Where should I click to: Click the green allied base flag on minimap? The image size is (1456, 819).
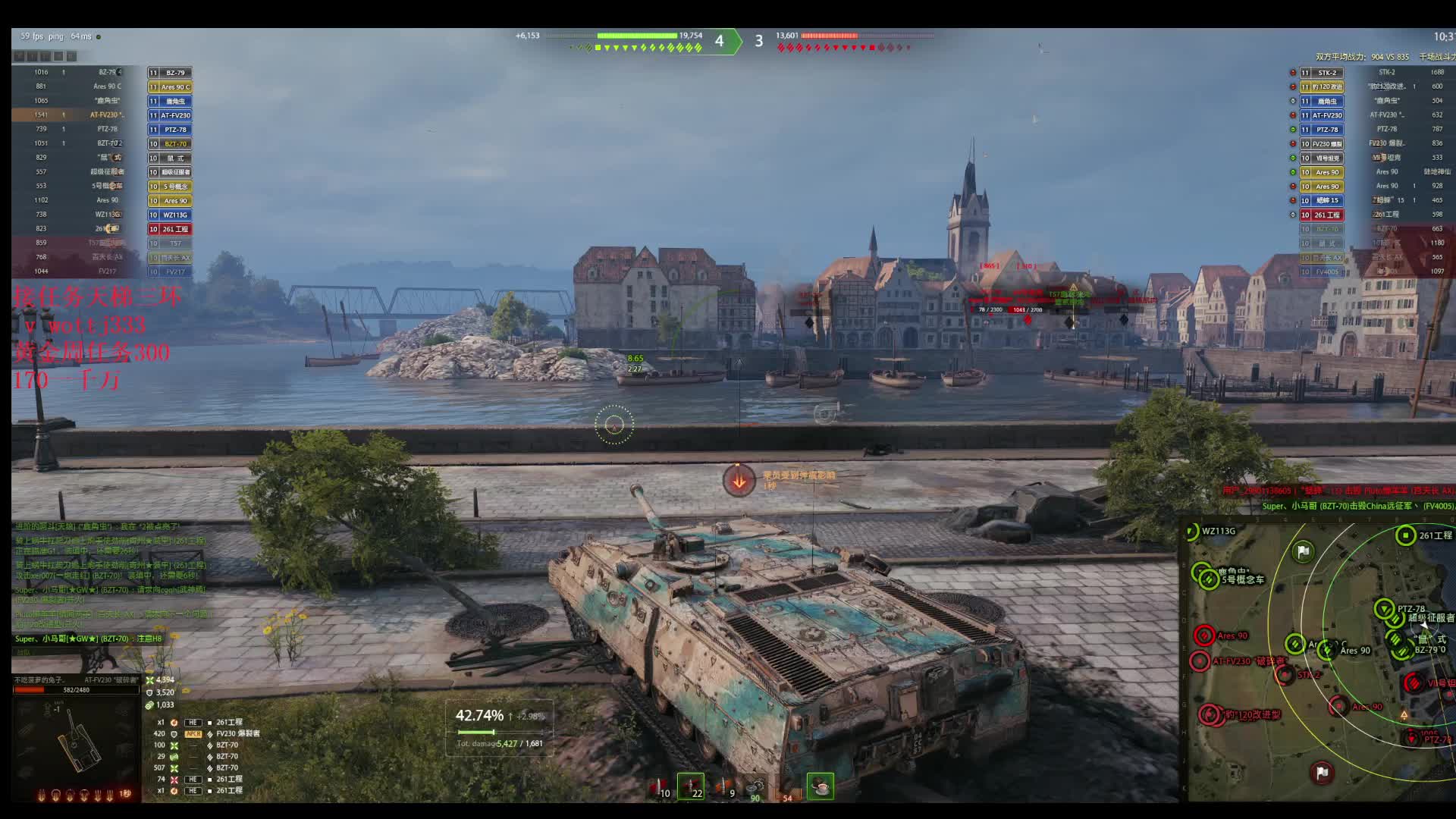[1303, 551]
